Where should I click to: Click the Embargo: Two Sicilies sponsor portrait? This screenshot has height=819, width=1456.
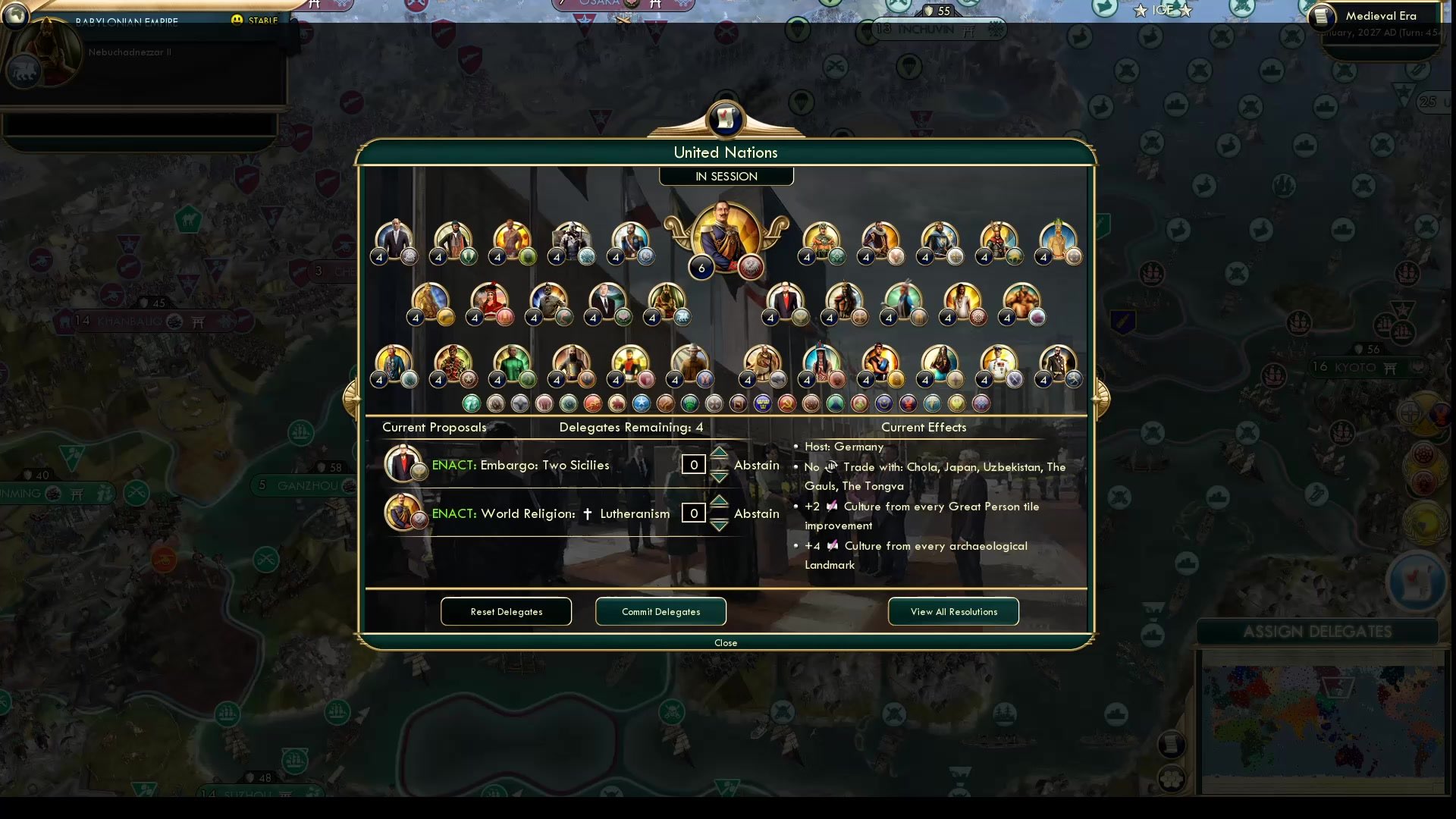tap(404, 463)
